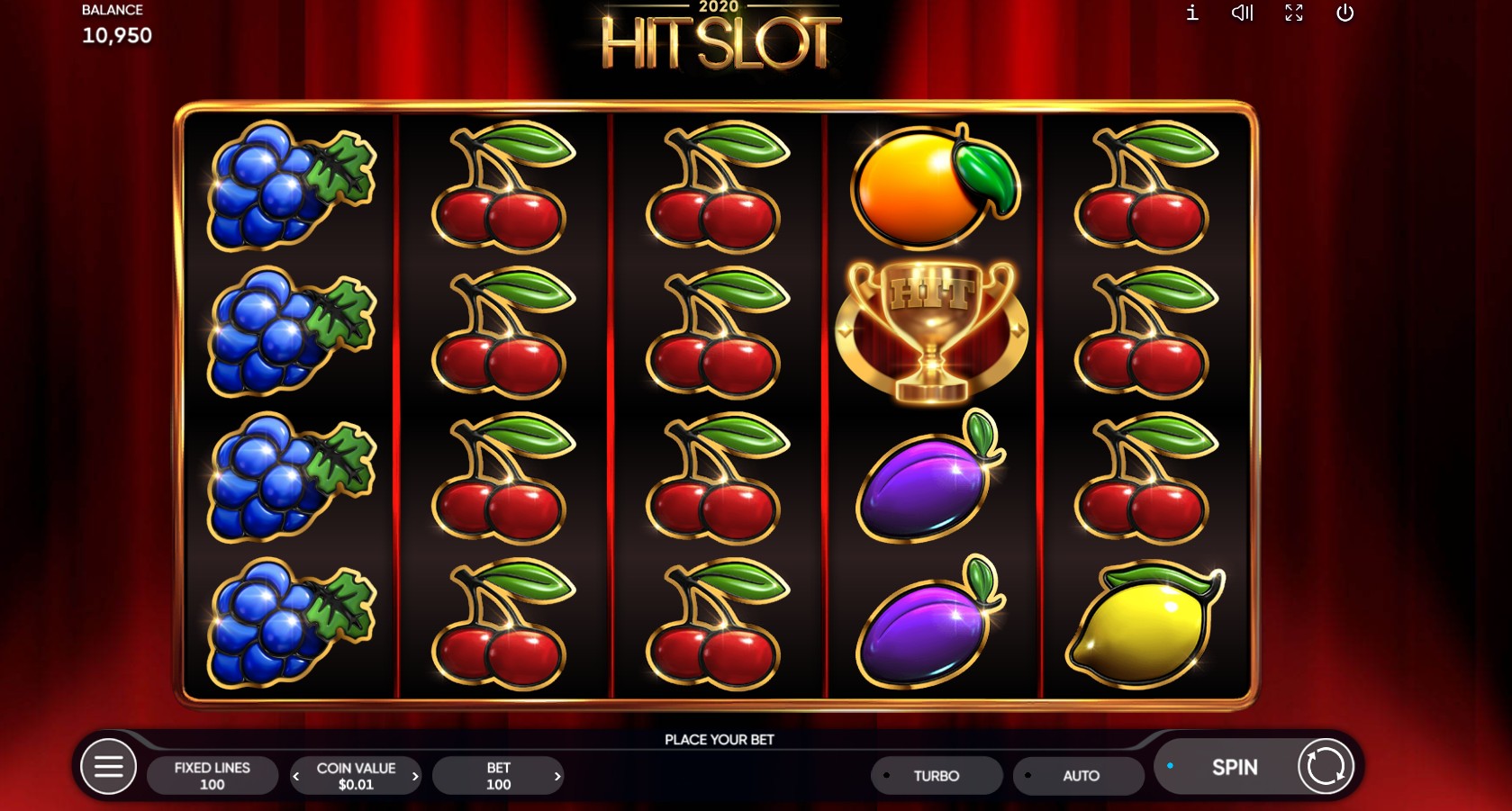
Task: Enter fullscreen mode
Action: tap(1294, 13)
